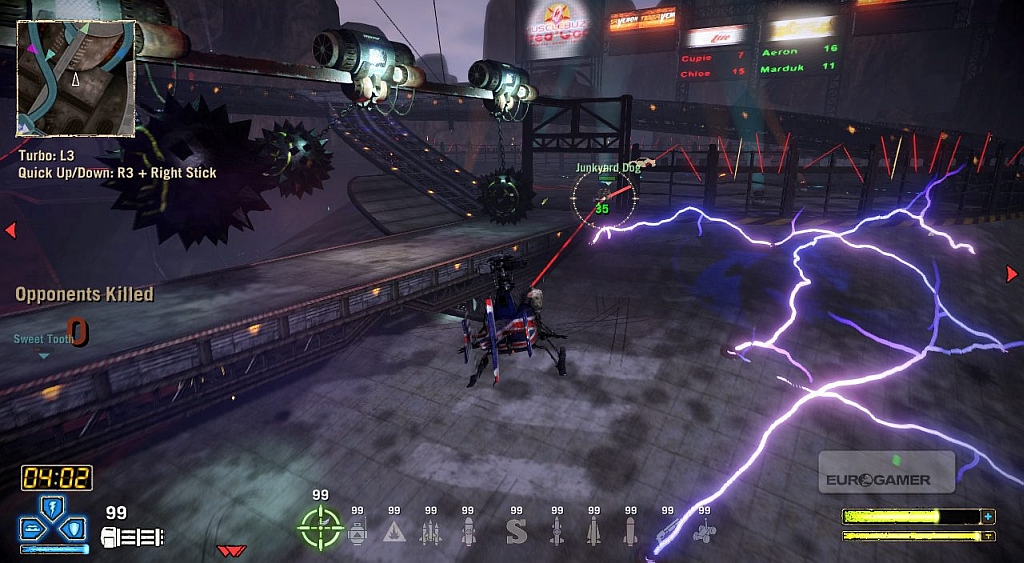Click the Eurogamer watermark logo
Screen dimensions: 1024x563
click(886, 472)
